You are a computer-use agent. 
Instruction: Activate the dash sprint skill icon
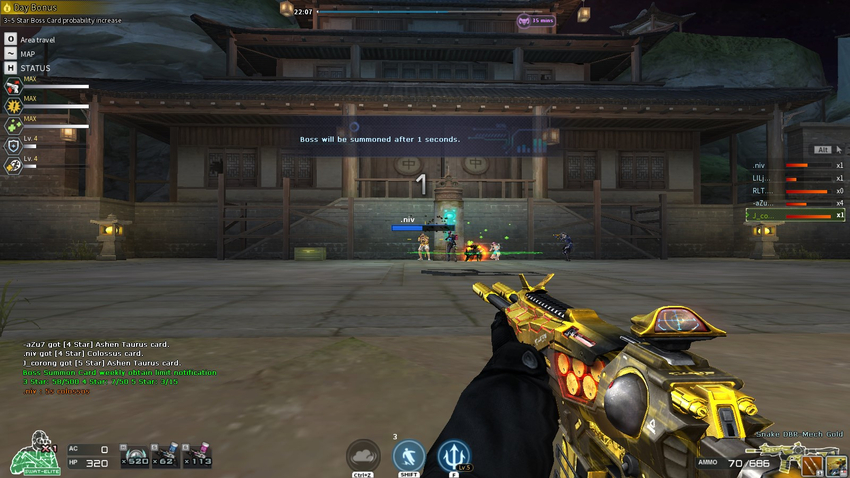coord(408,456)
